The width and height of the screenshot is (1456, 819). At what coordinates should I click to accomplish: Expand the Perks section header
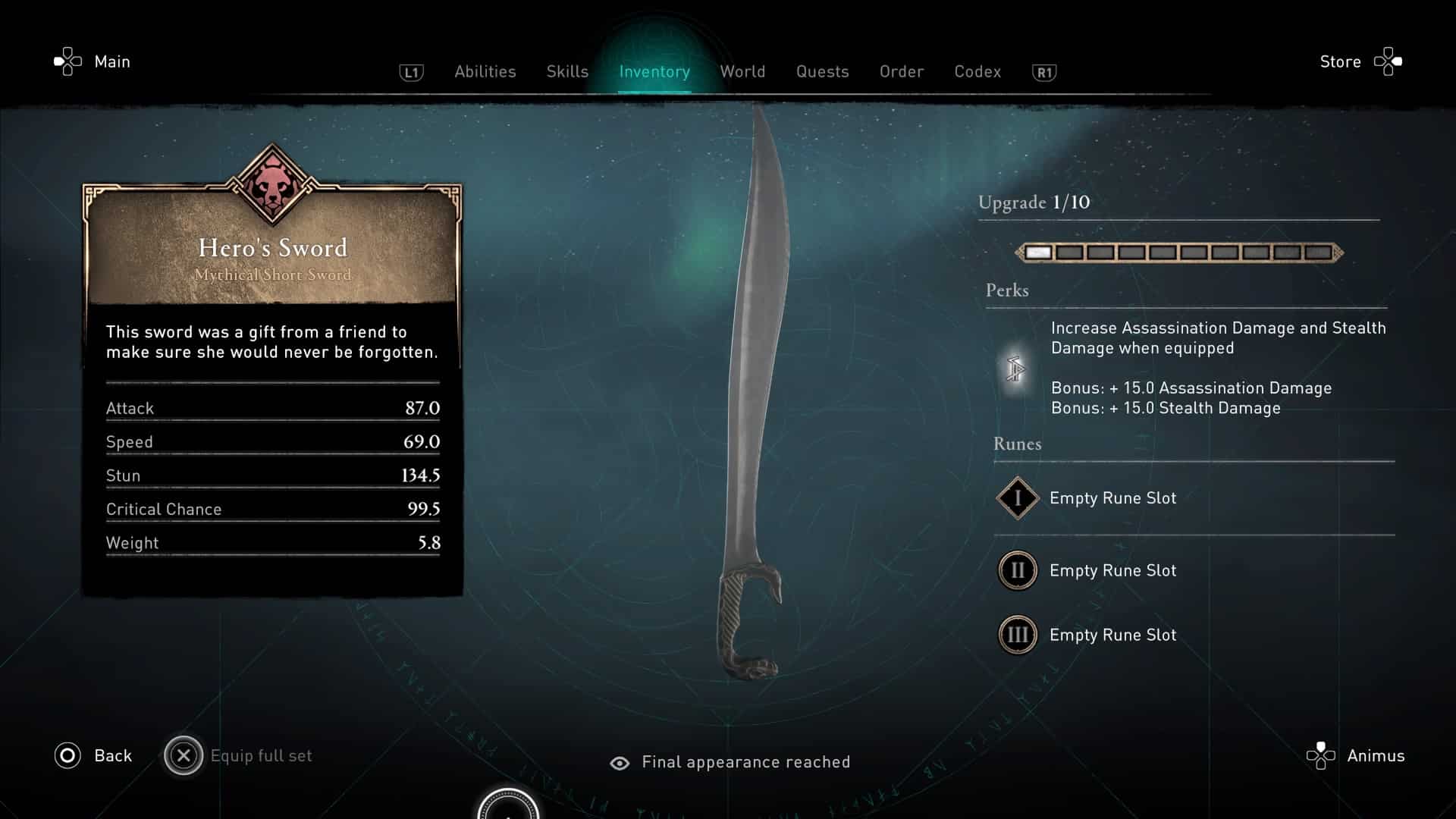1009,290
